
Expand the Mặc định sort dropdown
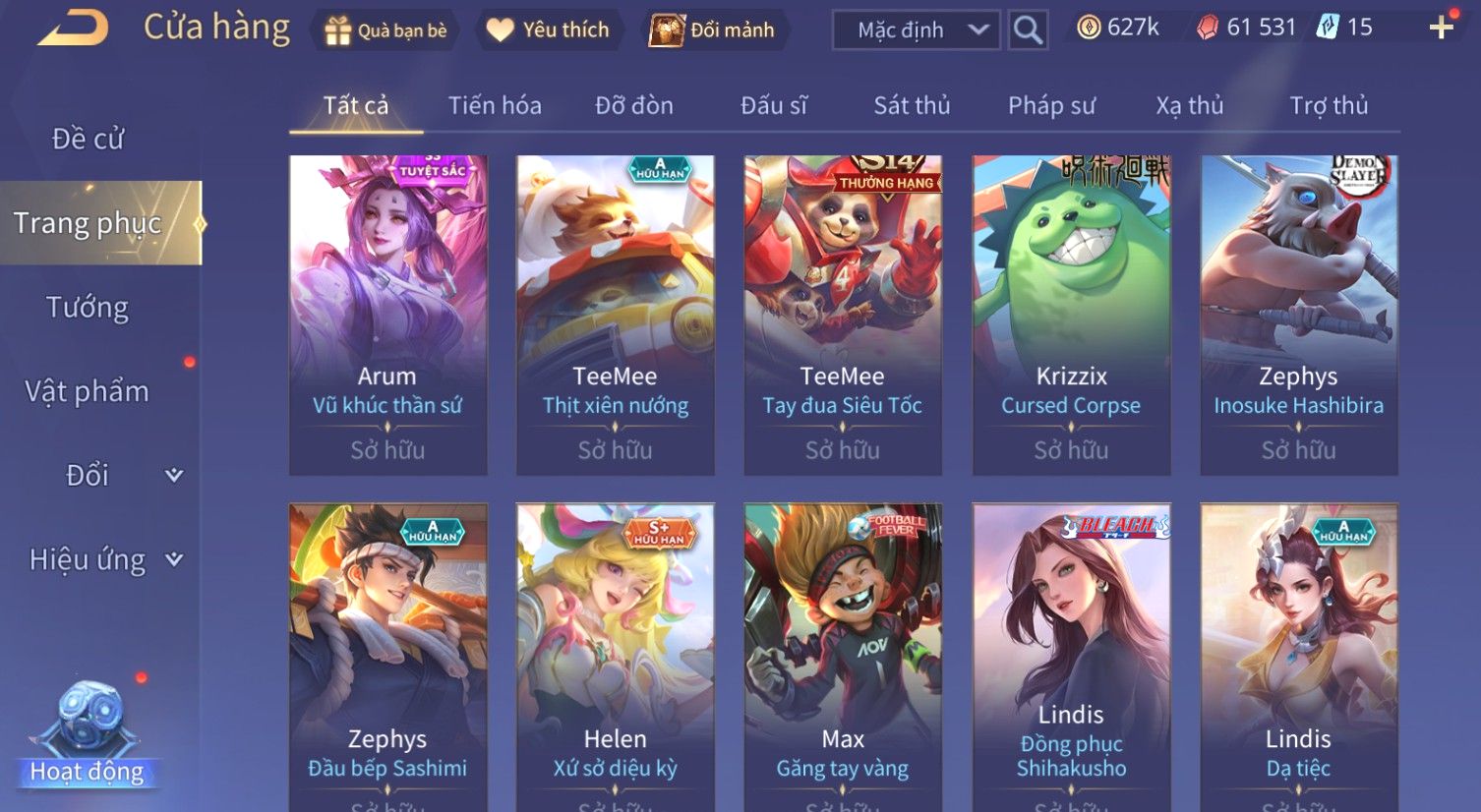[x=916, y=30]
